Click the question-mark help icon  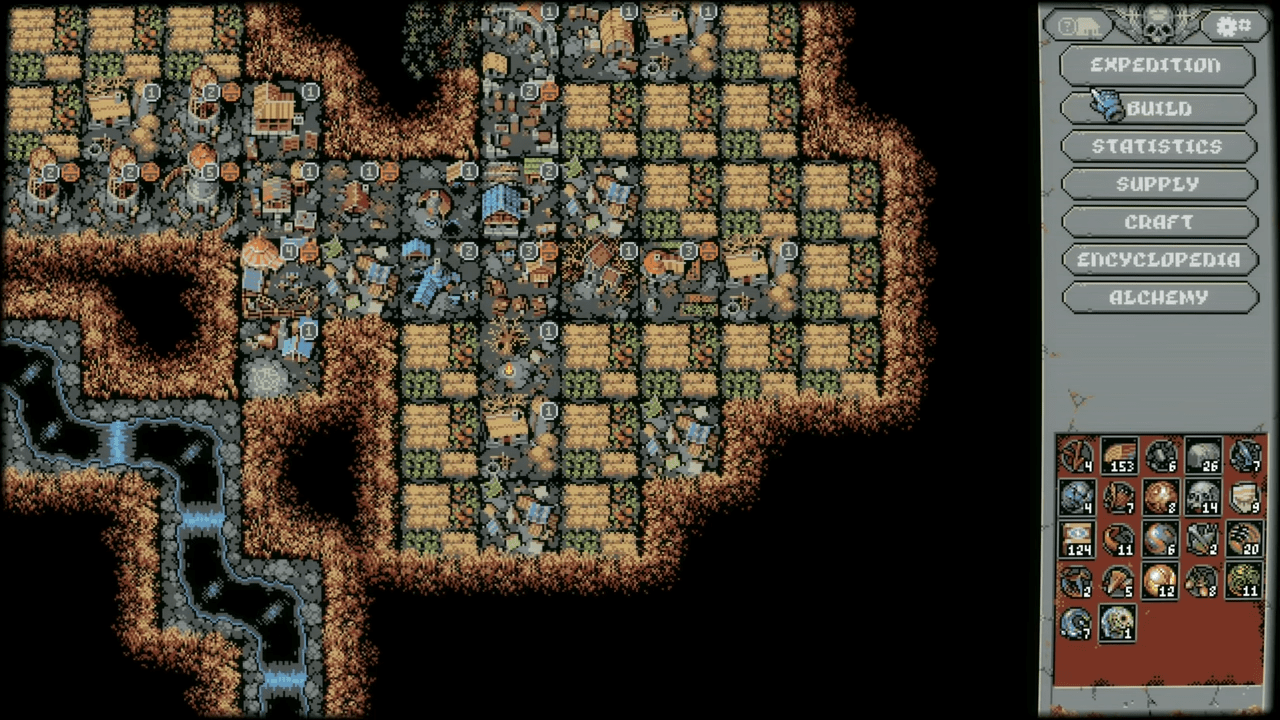tap(1068, 25)
